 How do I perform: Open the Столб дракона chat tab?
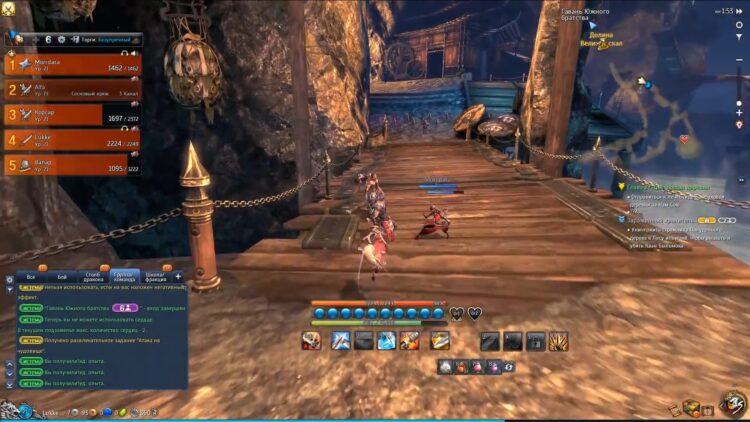[92, 276]
